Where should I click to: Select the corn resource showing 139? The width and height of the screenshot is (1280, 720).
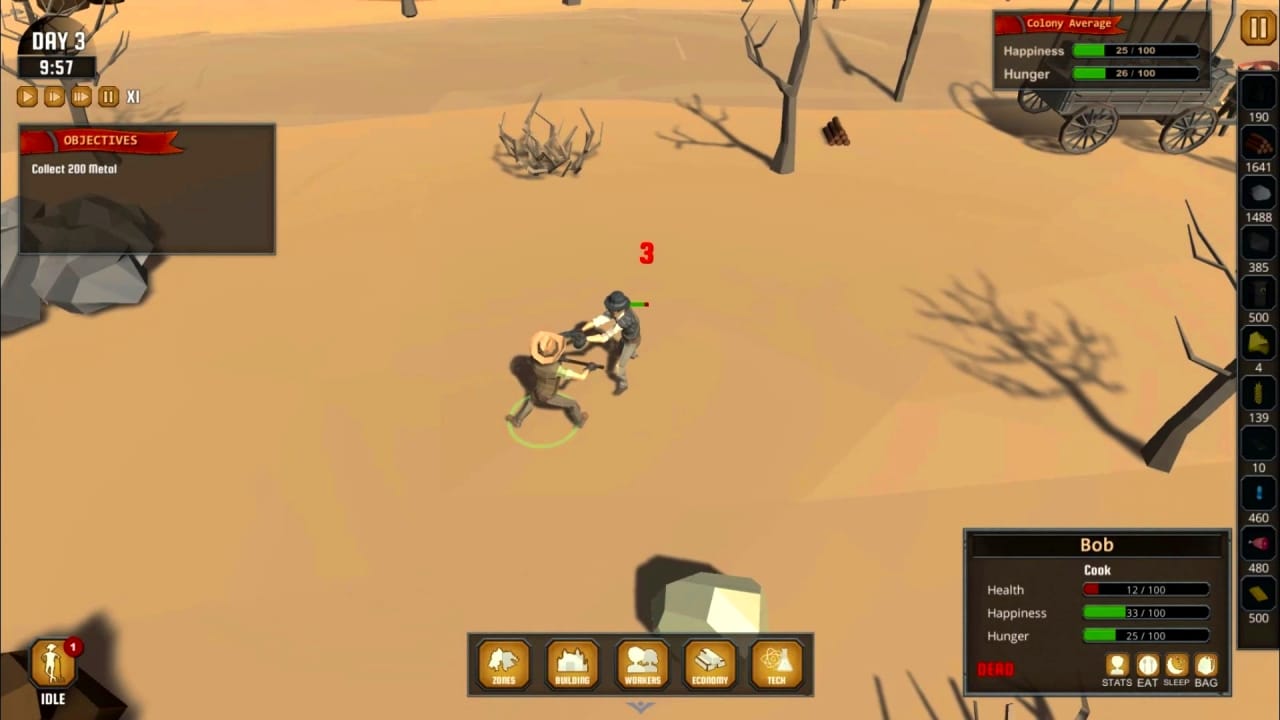1257,390
